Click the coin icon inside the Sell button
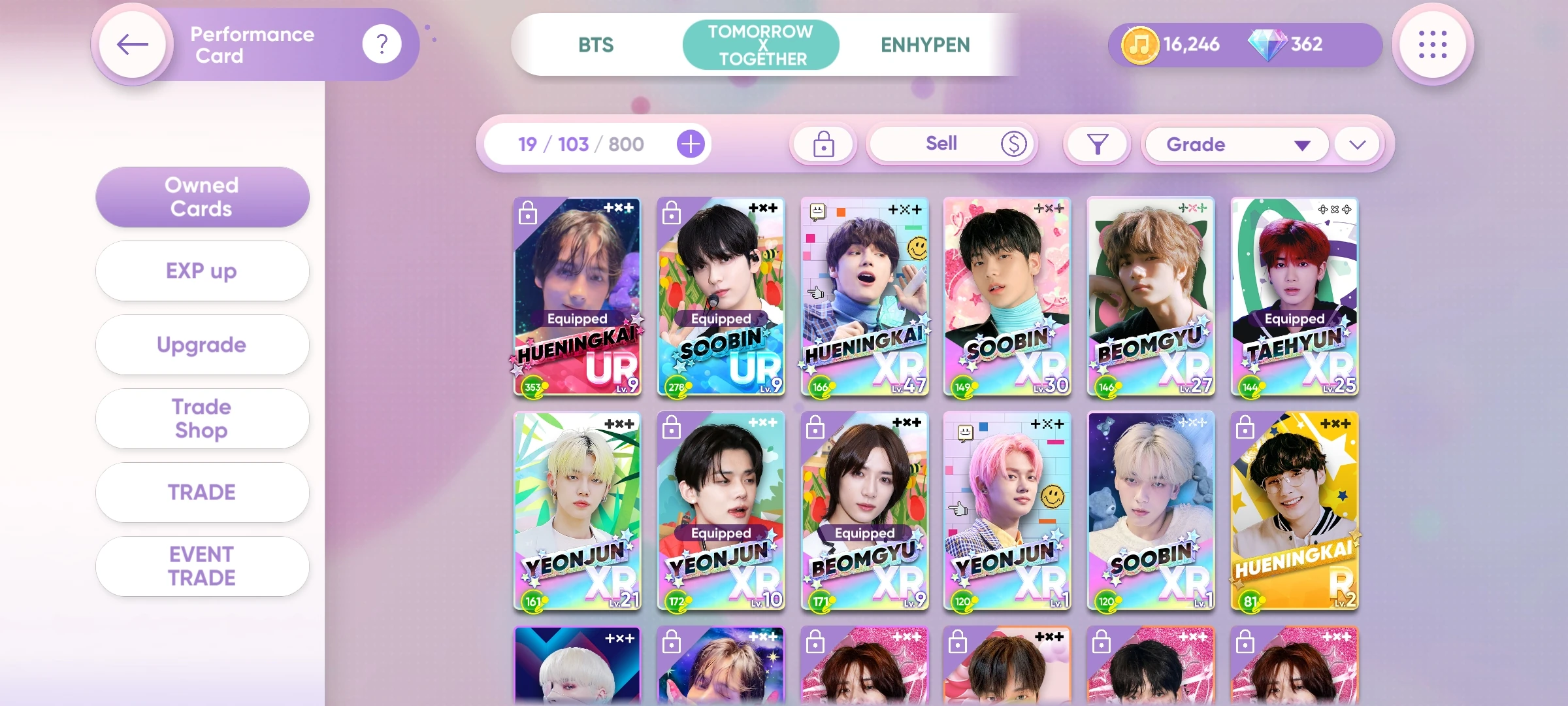This screenshot has width=1568, height=706. 1012,144
